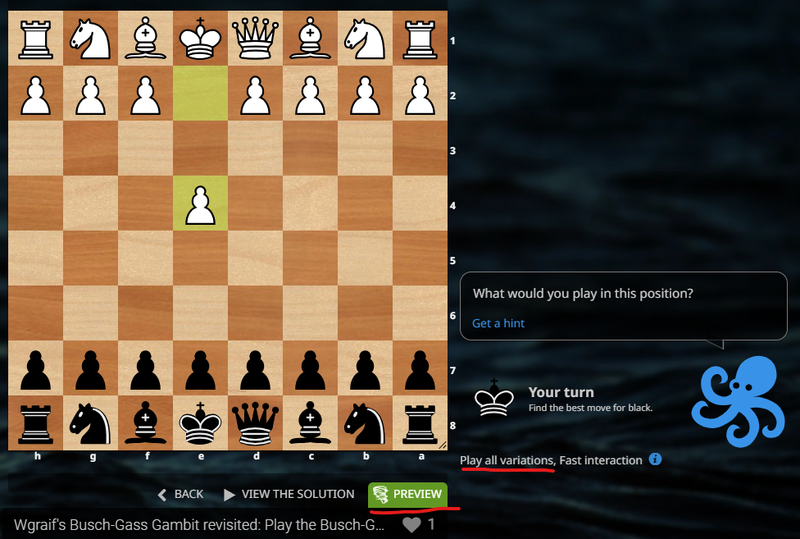Toggle the Play all variations option

506,460
